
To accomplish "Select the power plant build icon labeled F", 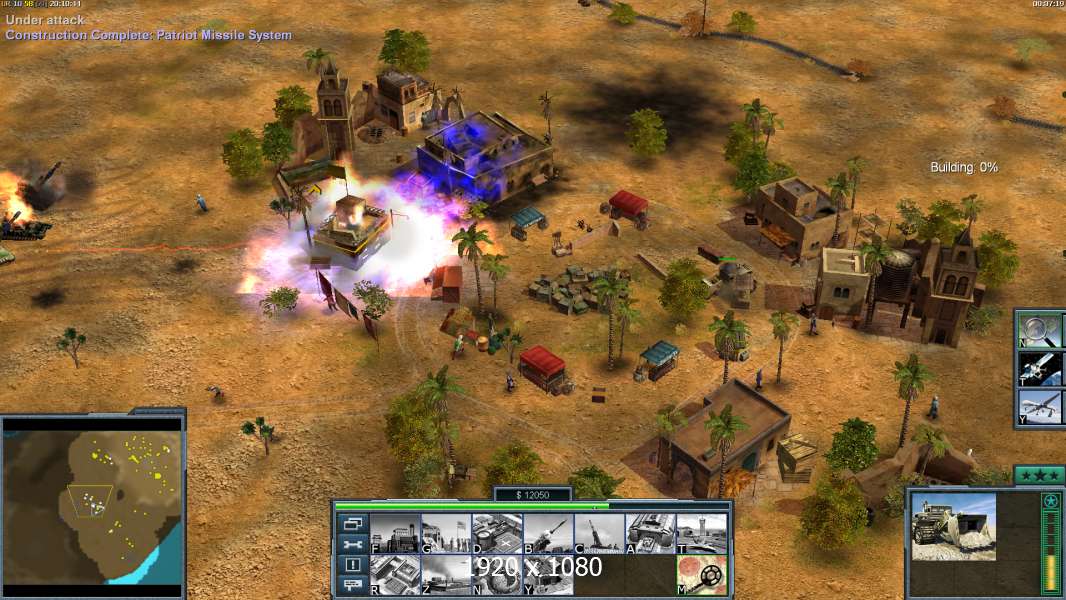I will [x=395, y=534].
